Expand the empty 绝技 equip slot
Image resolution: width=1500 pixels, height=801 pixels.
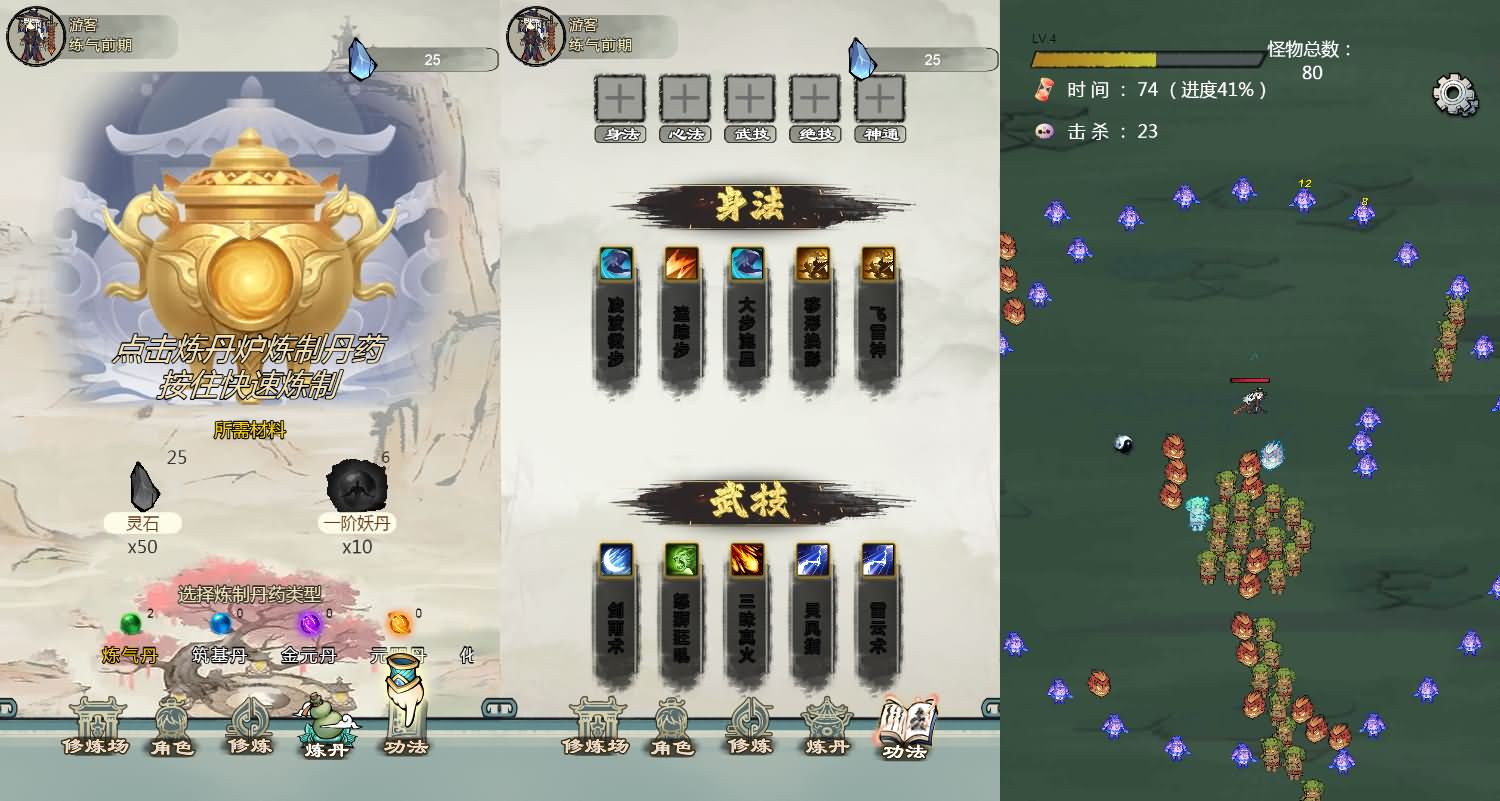point(814,98)
